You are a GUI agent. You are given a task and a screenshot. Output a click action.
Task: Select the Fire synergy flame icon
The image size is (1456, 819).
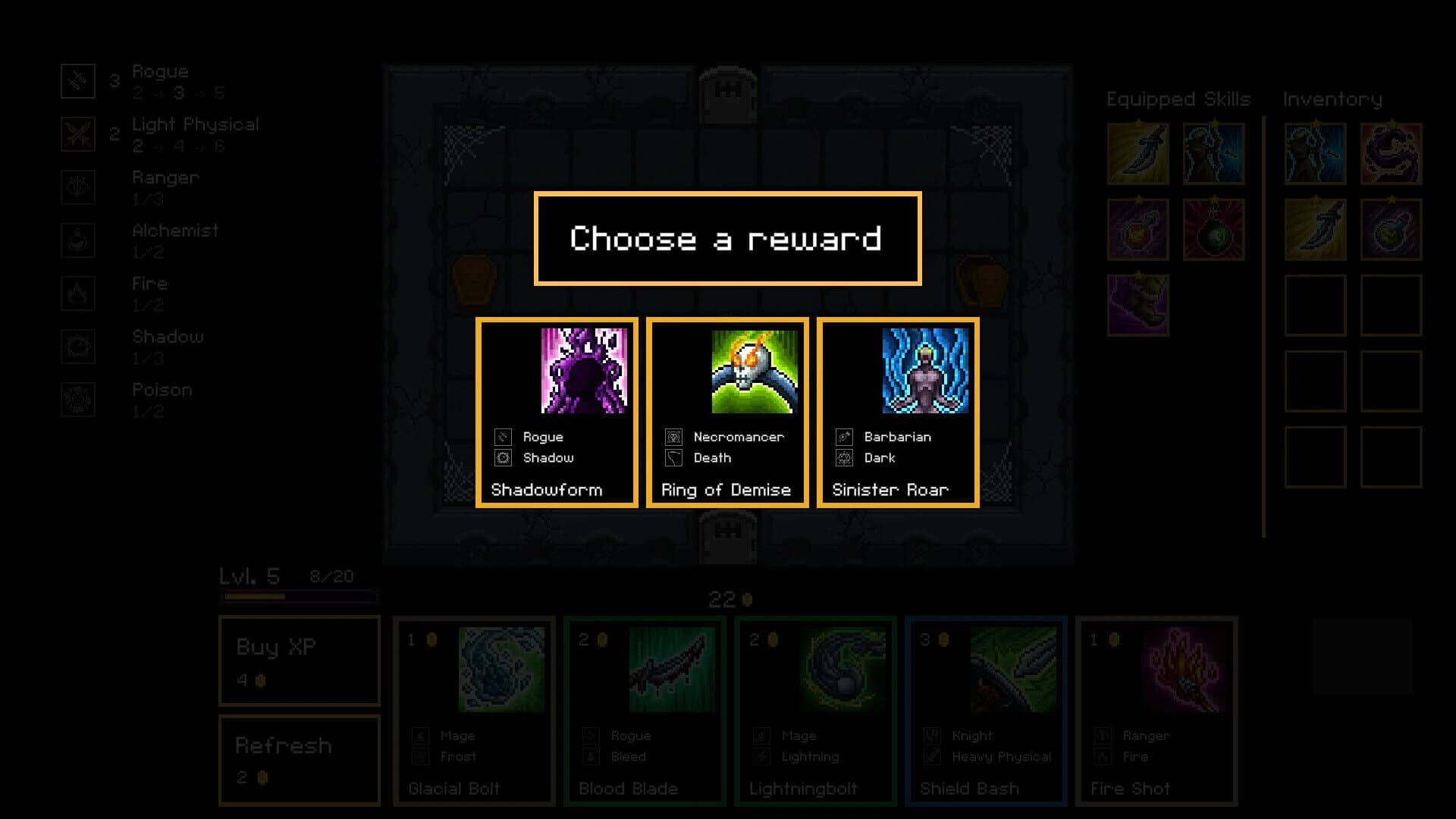(77, 293)
